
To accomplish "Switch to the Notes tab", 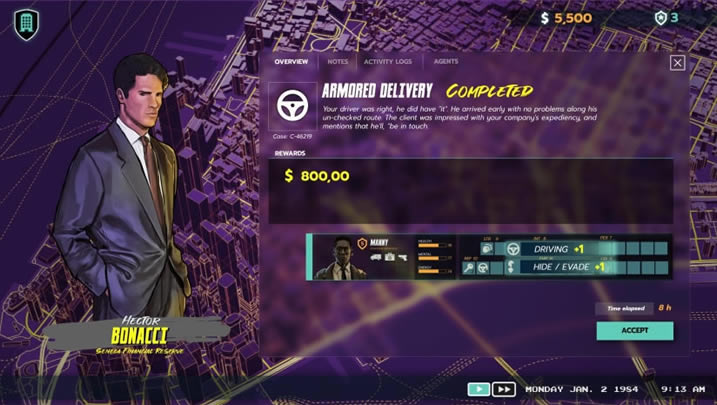I will 338,62.
